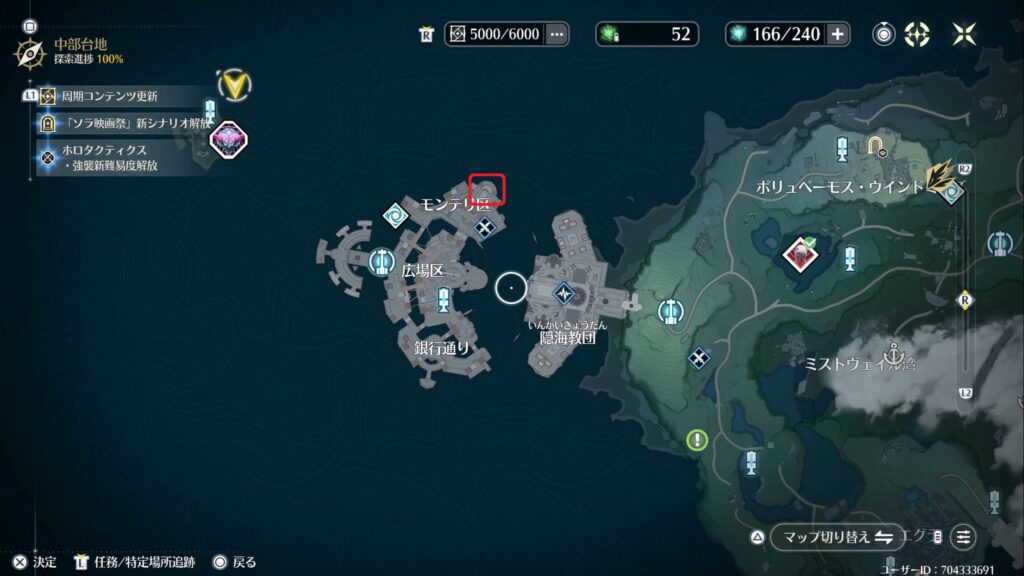Open the map filter list button
Image resolution: width=1024 pixels, height=576 pixels.
pos(962,537)
